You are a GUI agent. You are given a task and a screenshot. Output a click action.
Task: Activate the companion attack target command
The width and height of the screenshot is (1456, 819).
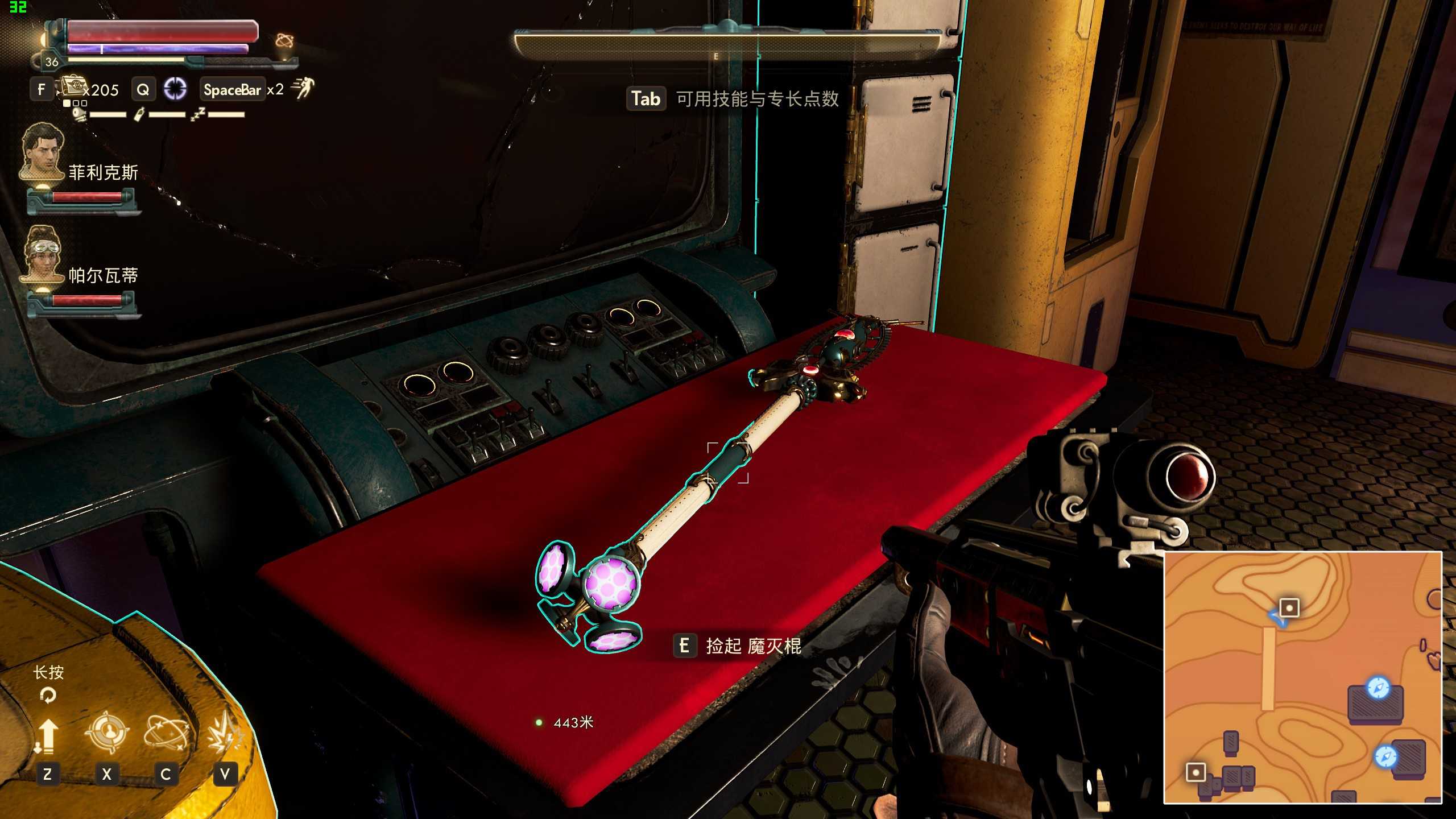click(106, 733)
